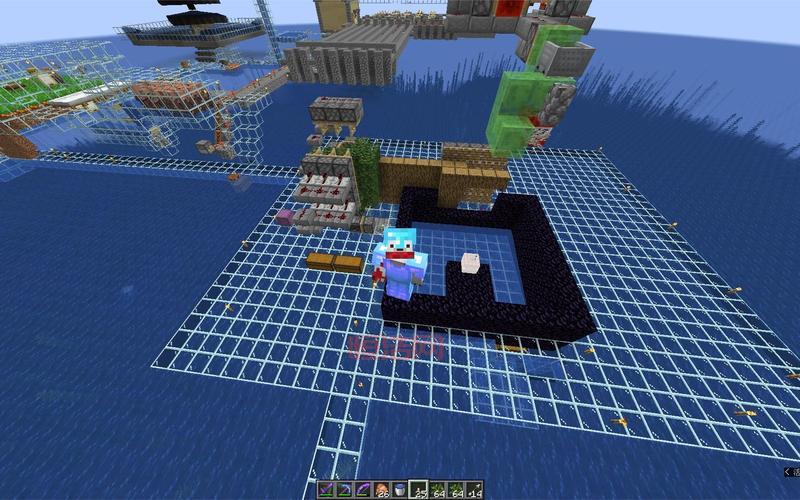This screenshot has height=500, width=800.
Task: Select the water bucket slot
Action: point(400,490)
